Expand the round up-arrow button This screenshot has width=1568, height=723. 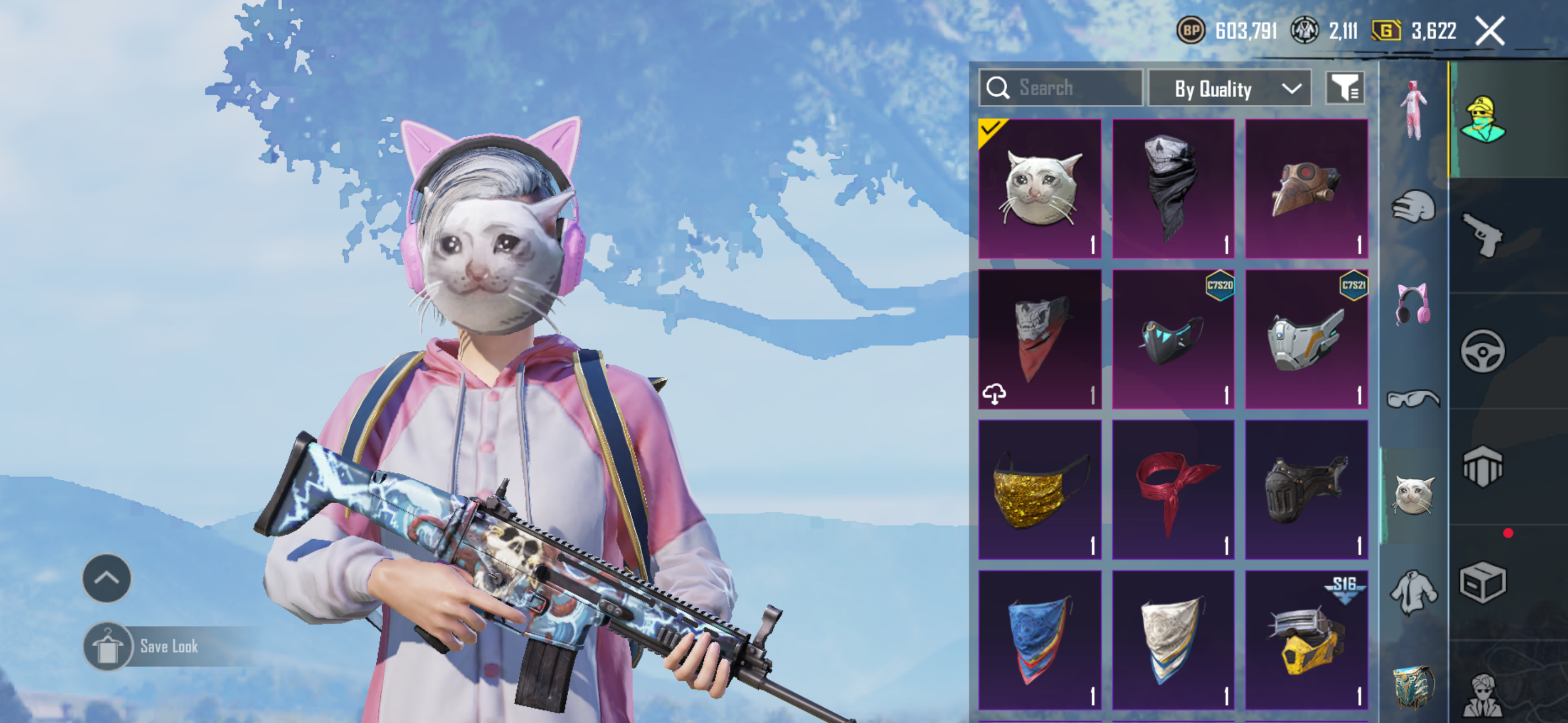point(107,578)
